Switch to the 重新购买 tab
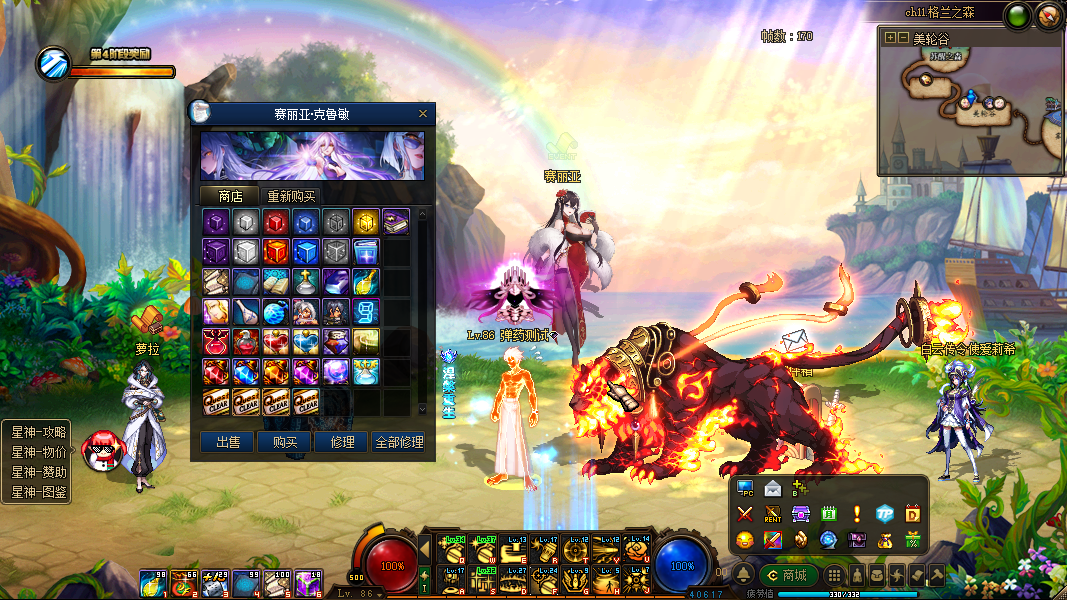 (291, 196)
